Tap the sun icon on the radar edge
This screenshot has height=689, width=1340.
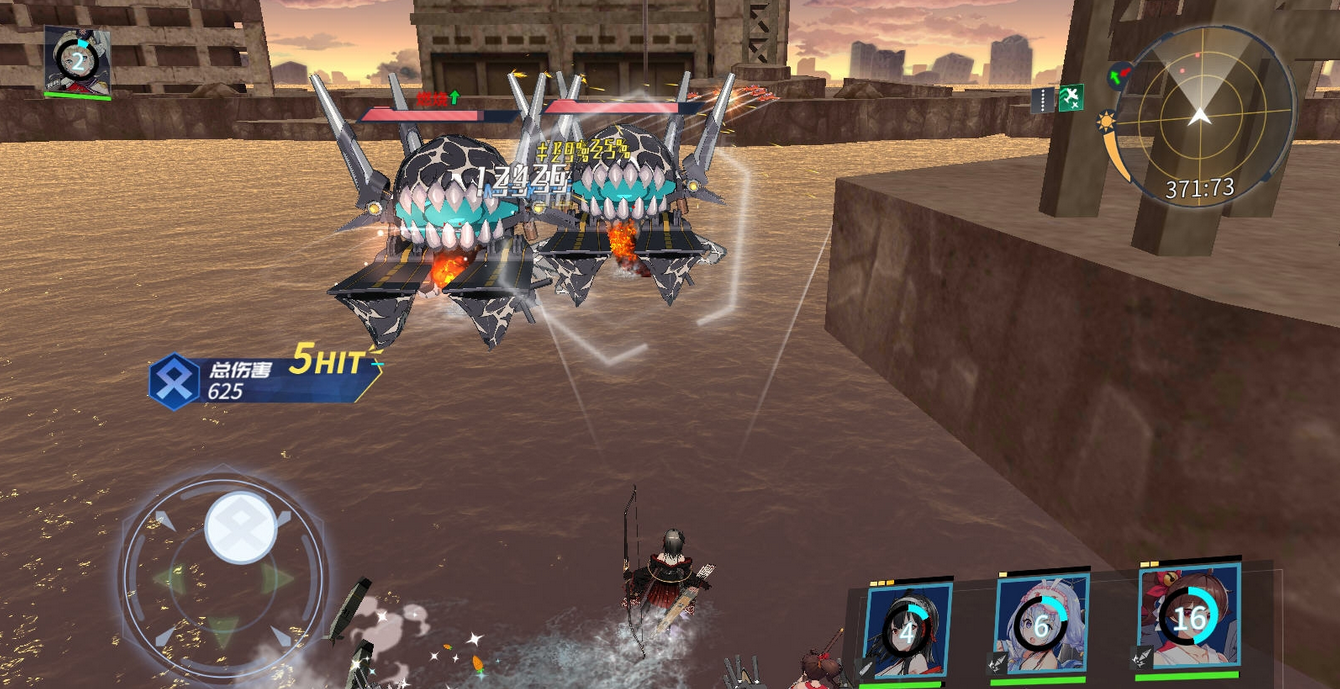[1106, 122]
